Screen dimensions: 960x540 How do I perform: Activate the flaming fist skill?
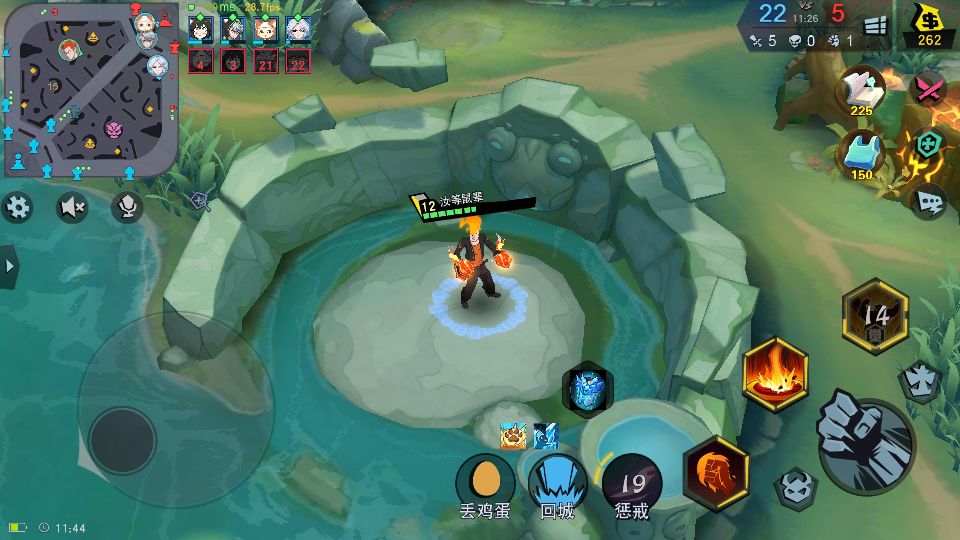pyautogui.click(x=715, y=472)
